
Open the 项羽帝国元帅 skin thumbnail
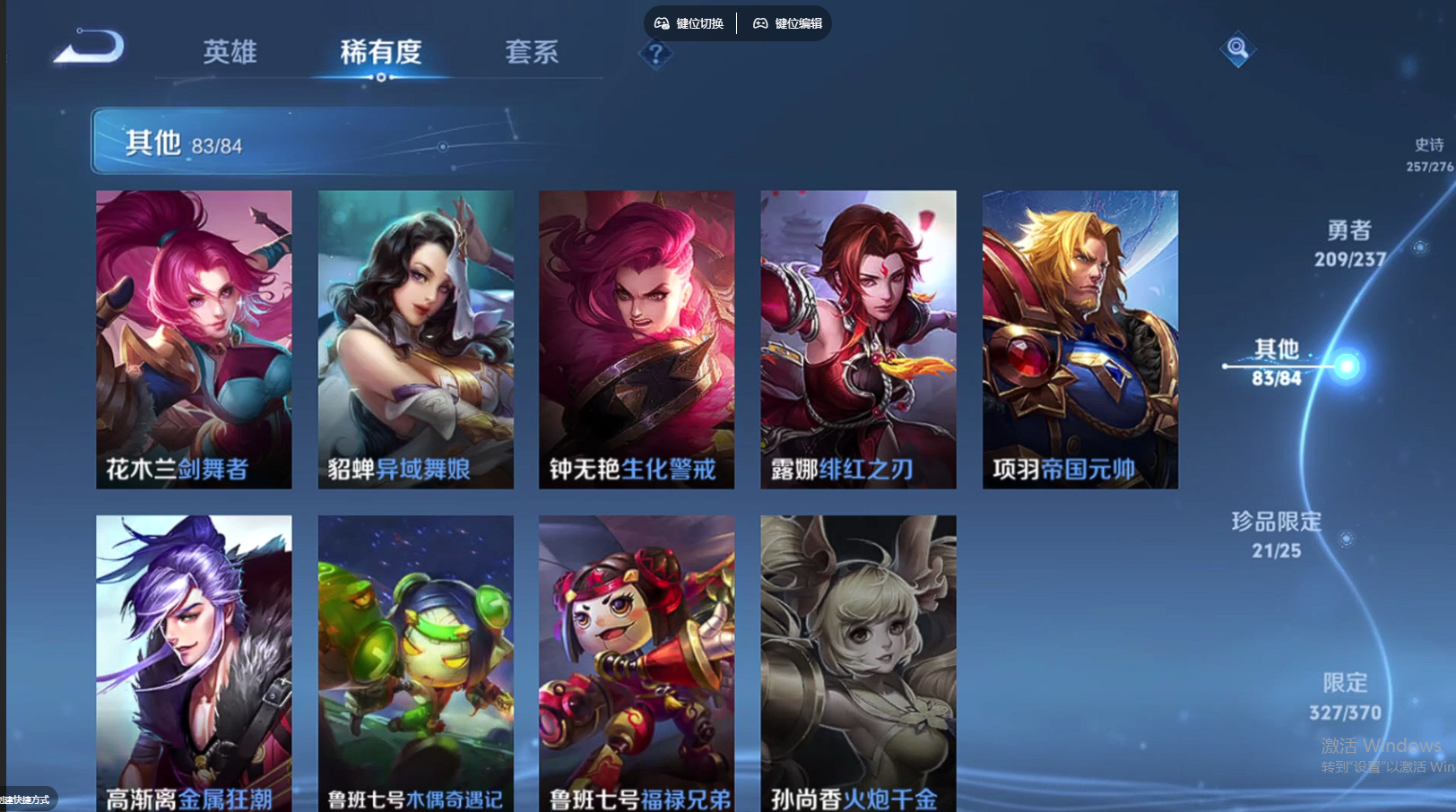pyautogui.click(x=1079, y=338)
